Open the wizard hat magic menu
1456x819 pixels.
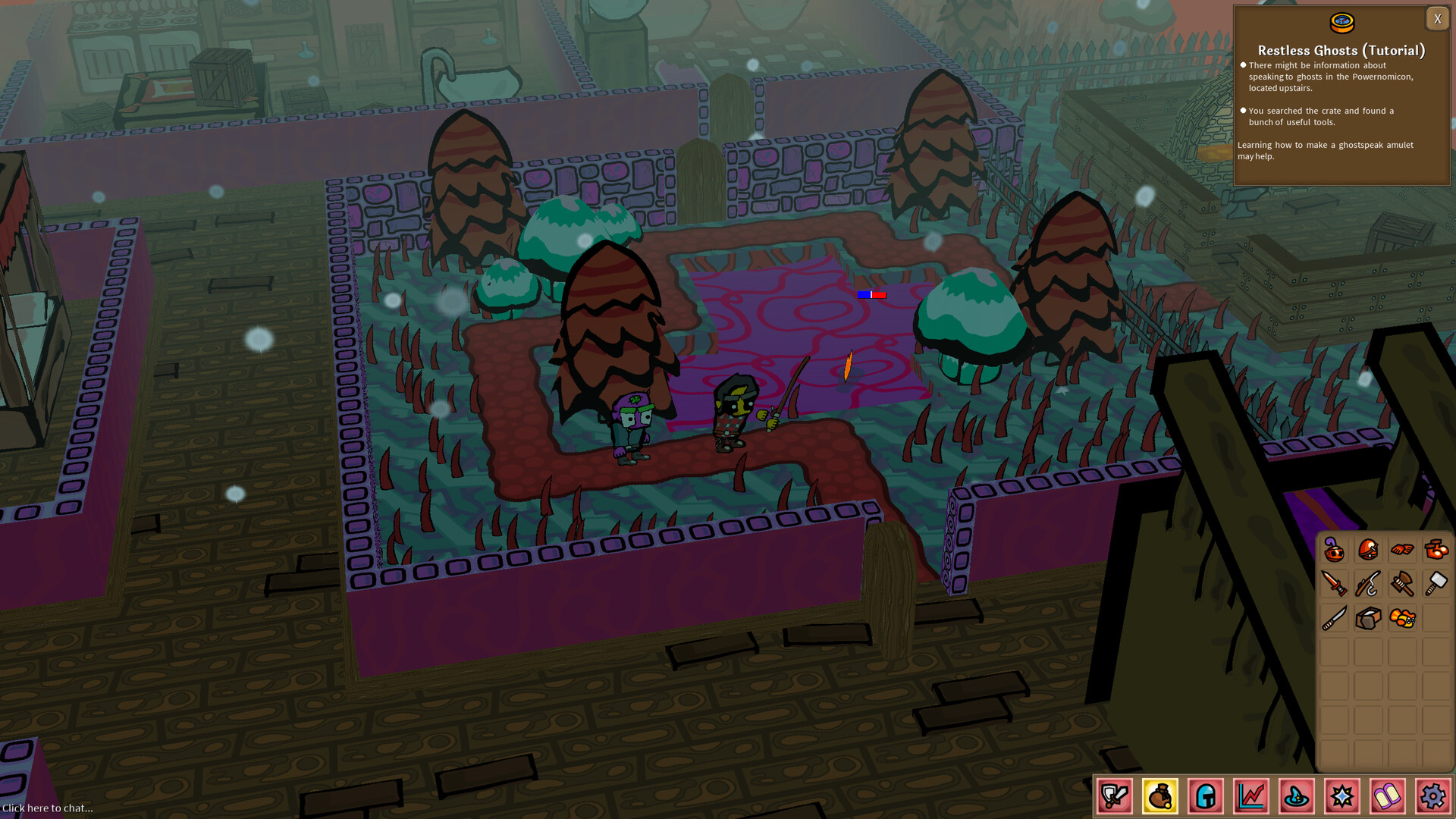coord(1296,797)
